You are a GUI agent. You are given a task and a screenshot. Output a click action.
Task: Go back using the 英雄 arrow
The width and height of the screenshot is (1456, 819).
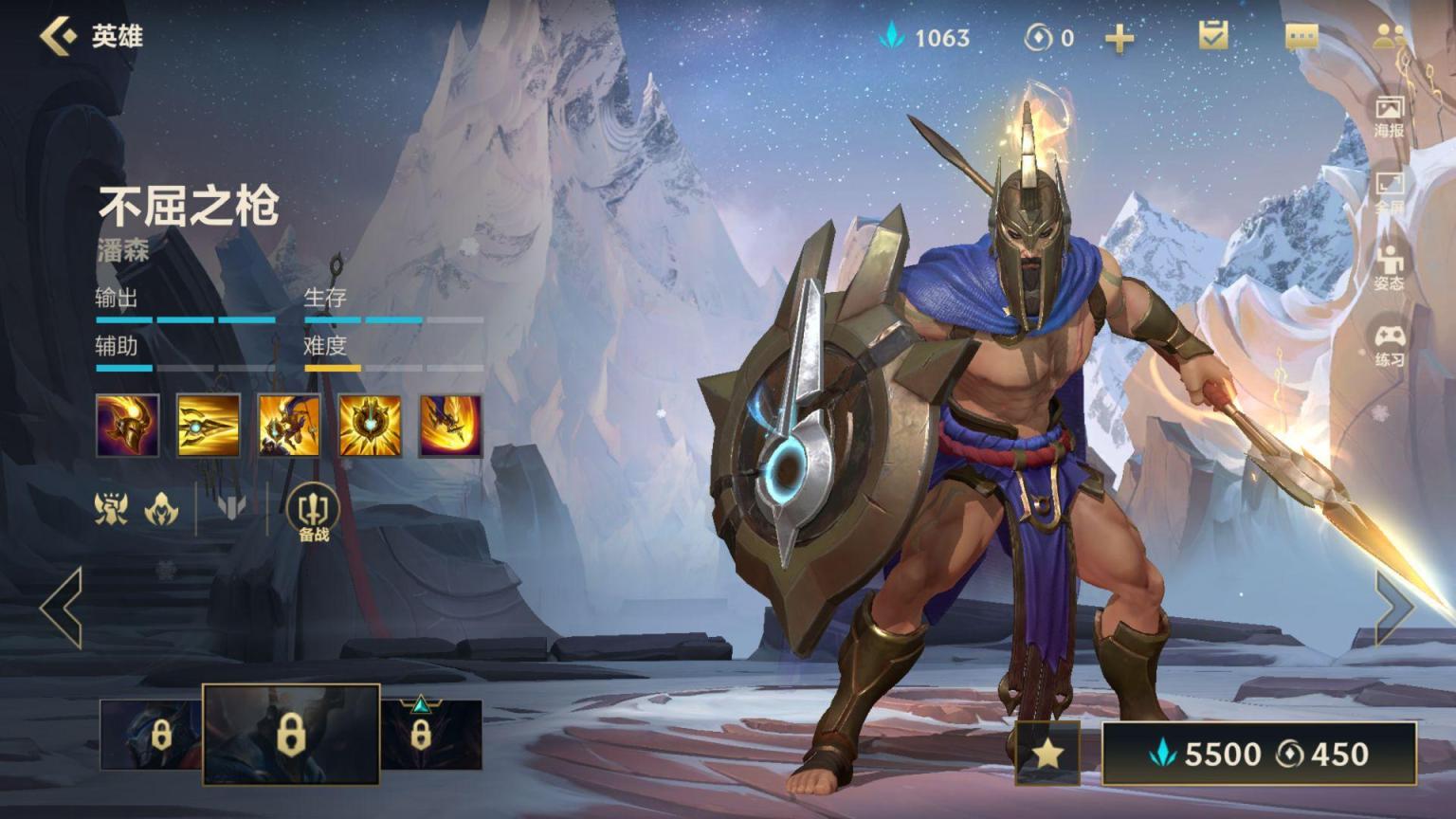coord(59,36)
